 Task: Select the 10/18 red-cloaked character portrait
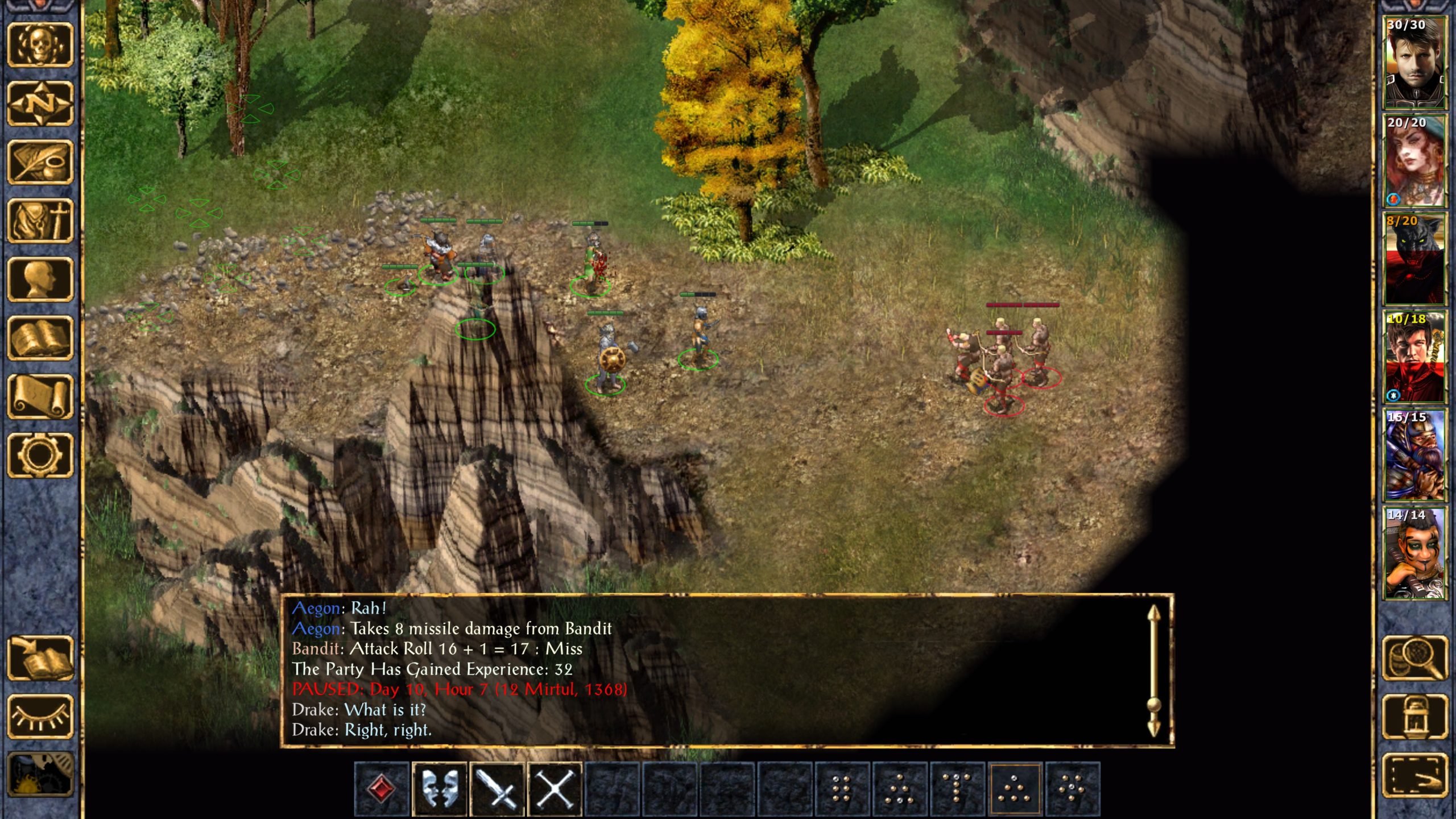point(1414,357)
